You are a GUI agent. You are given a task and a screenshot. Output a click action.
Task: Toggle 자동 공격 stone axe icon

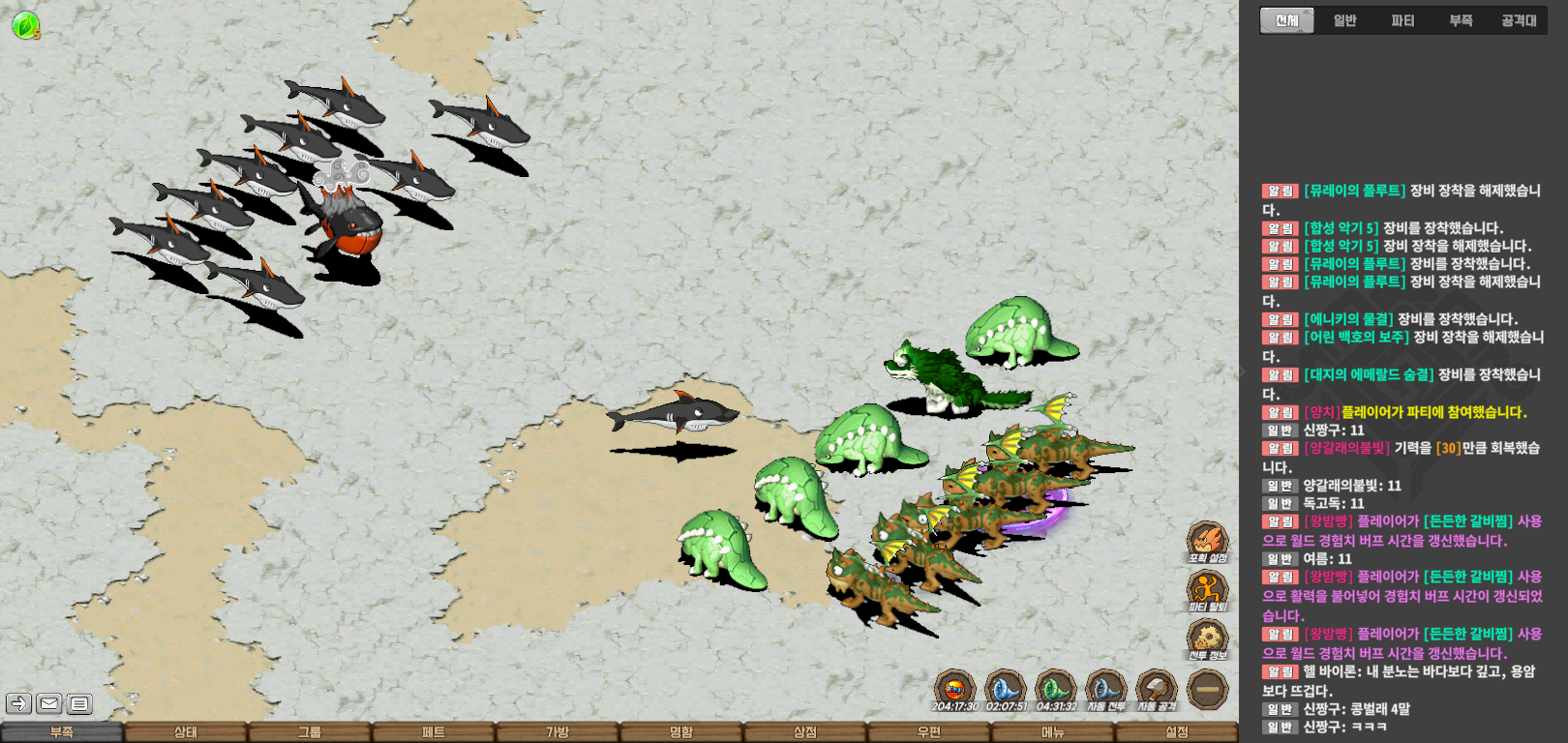click(x=1156, y=689)
